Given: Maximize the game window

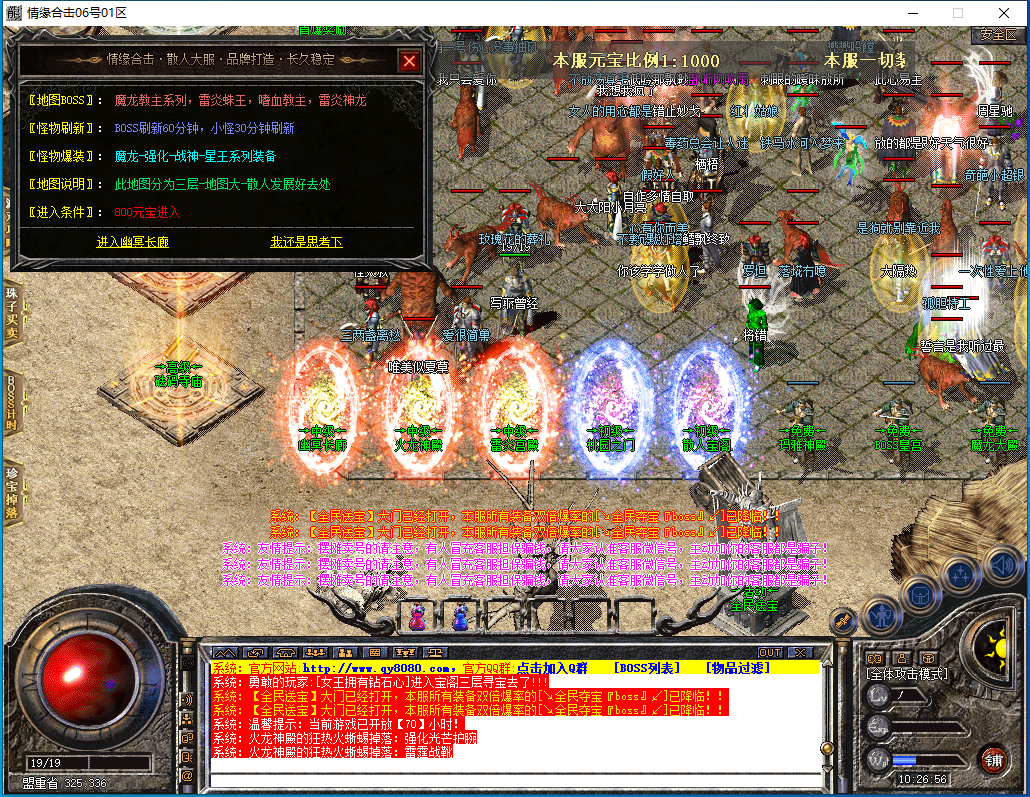Looking at the screenshot, I should coord(957,13).
